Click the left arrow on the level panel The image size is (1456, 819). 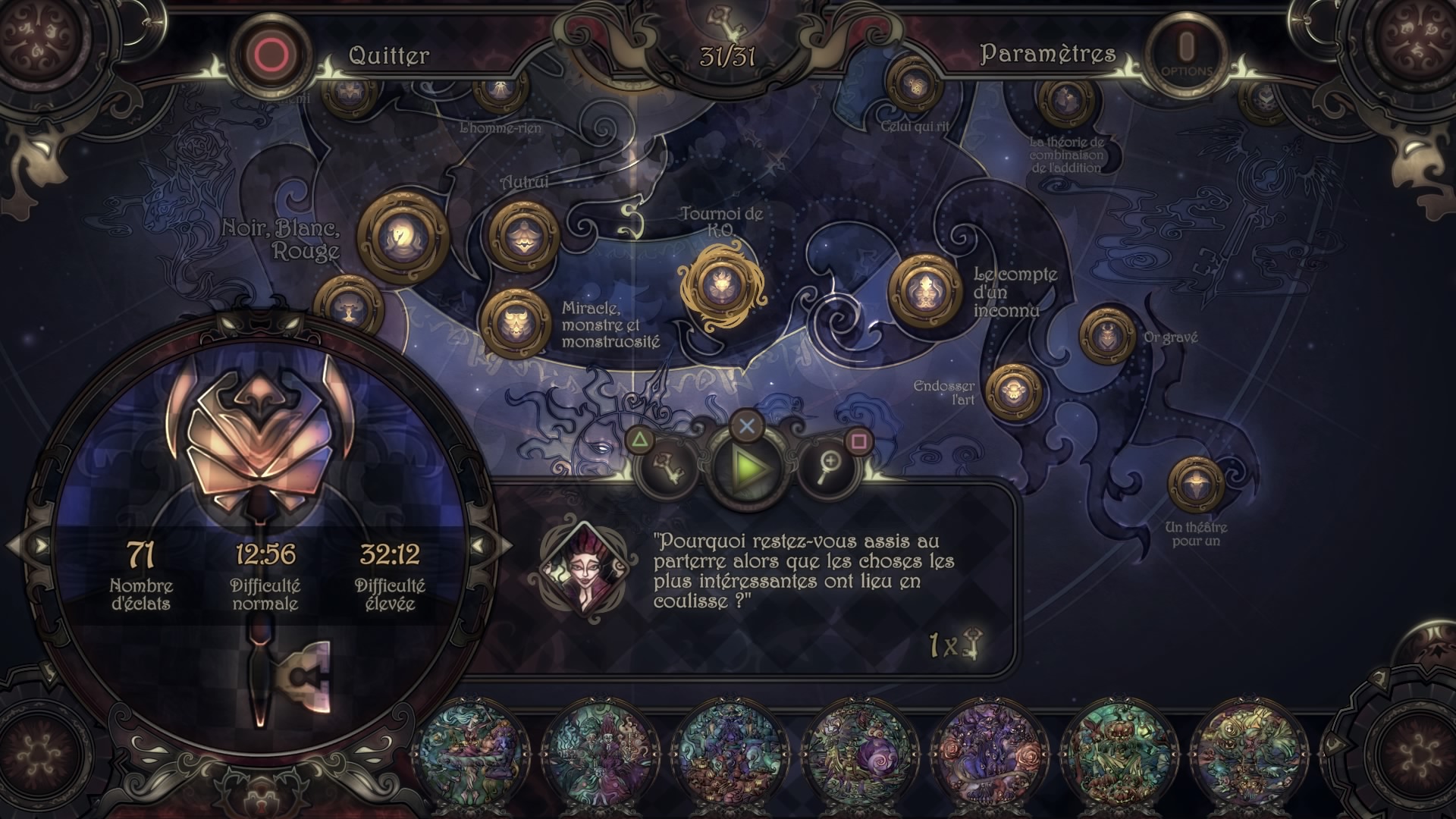pyautogui.click(x=38, y=545)
